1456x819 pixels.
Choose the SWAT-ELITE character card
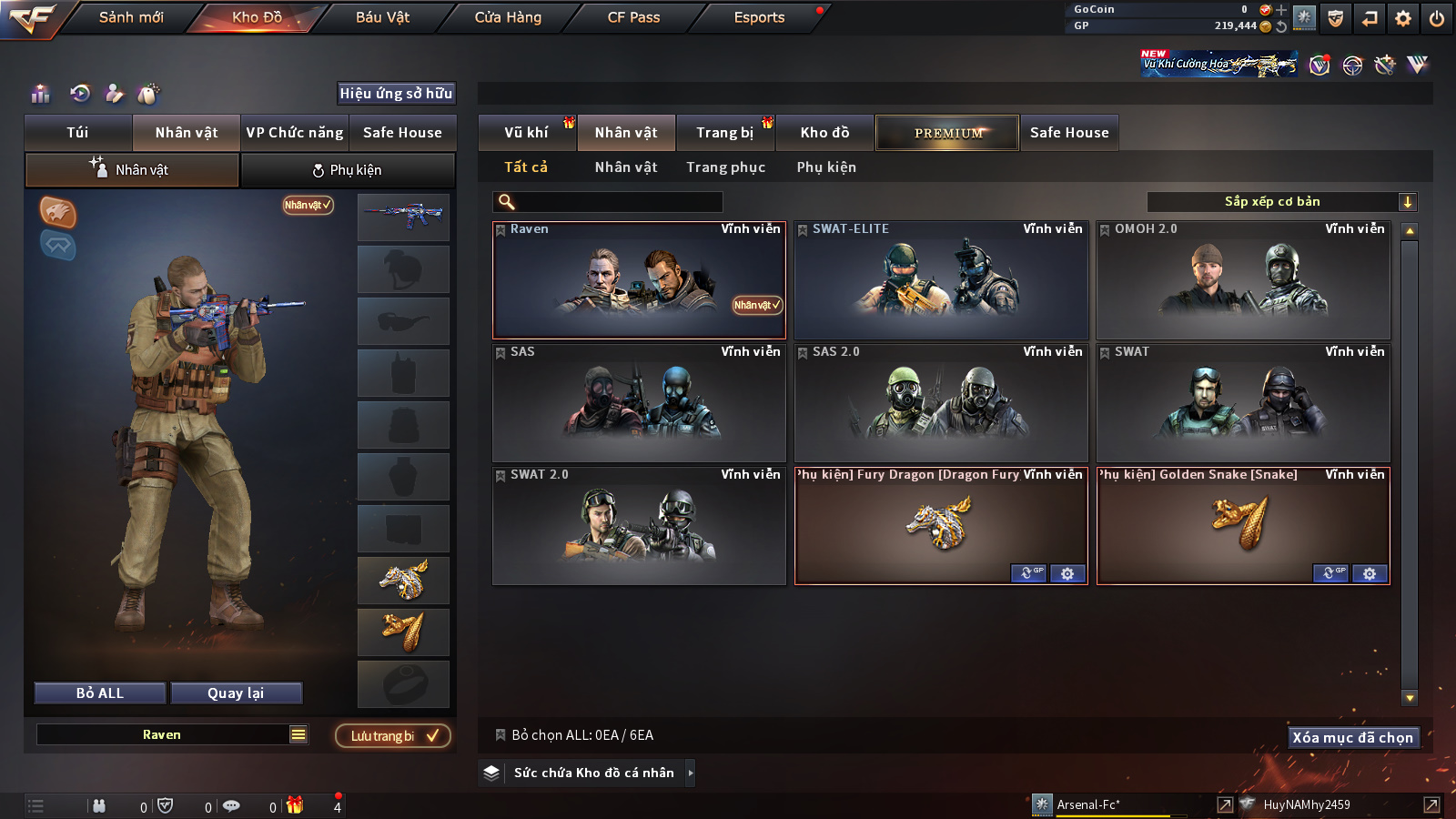[x=941, y=280]
